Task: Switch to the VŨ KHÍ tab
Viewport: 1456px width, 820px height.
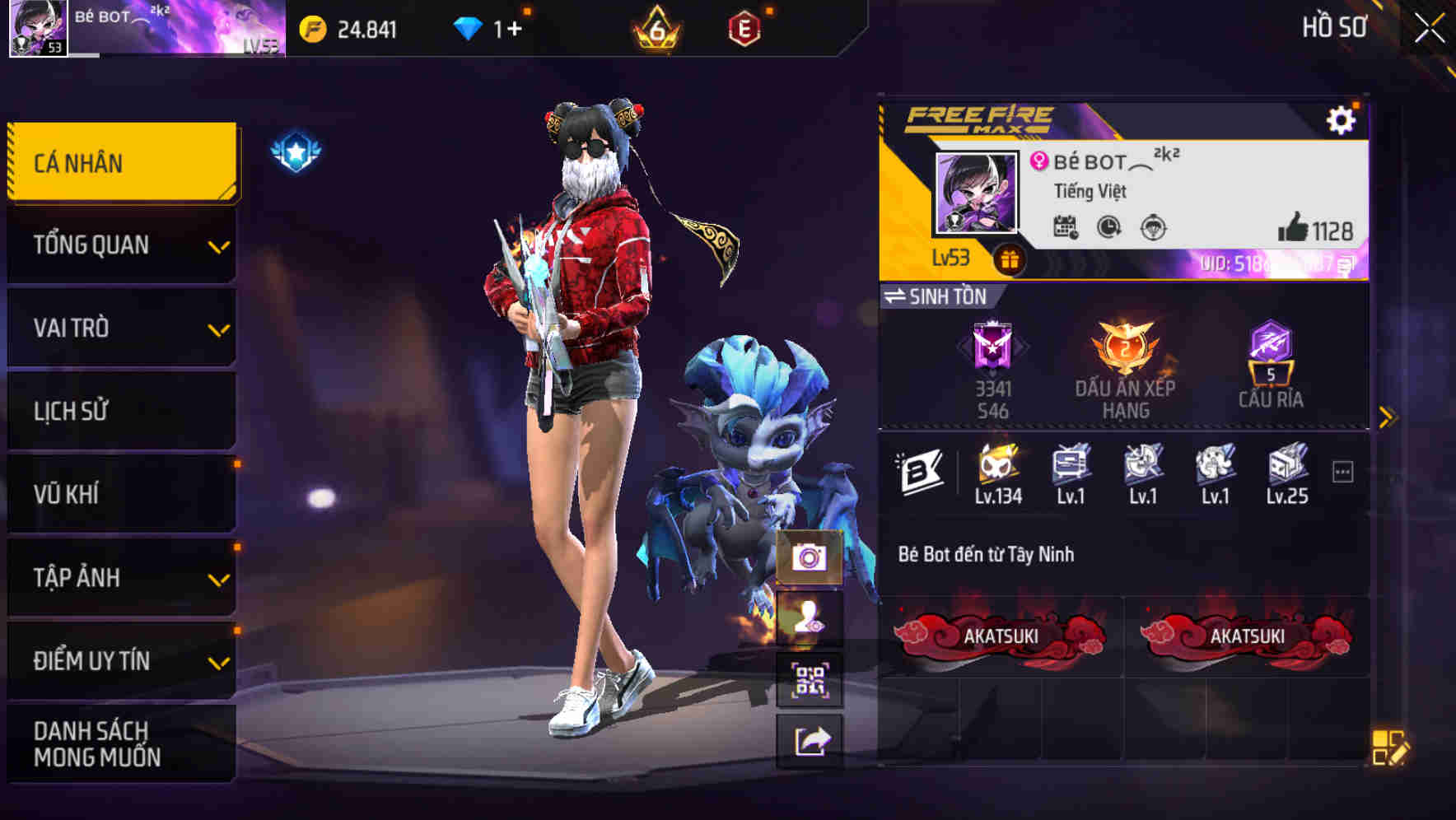Action: [119, 494]
